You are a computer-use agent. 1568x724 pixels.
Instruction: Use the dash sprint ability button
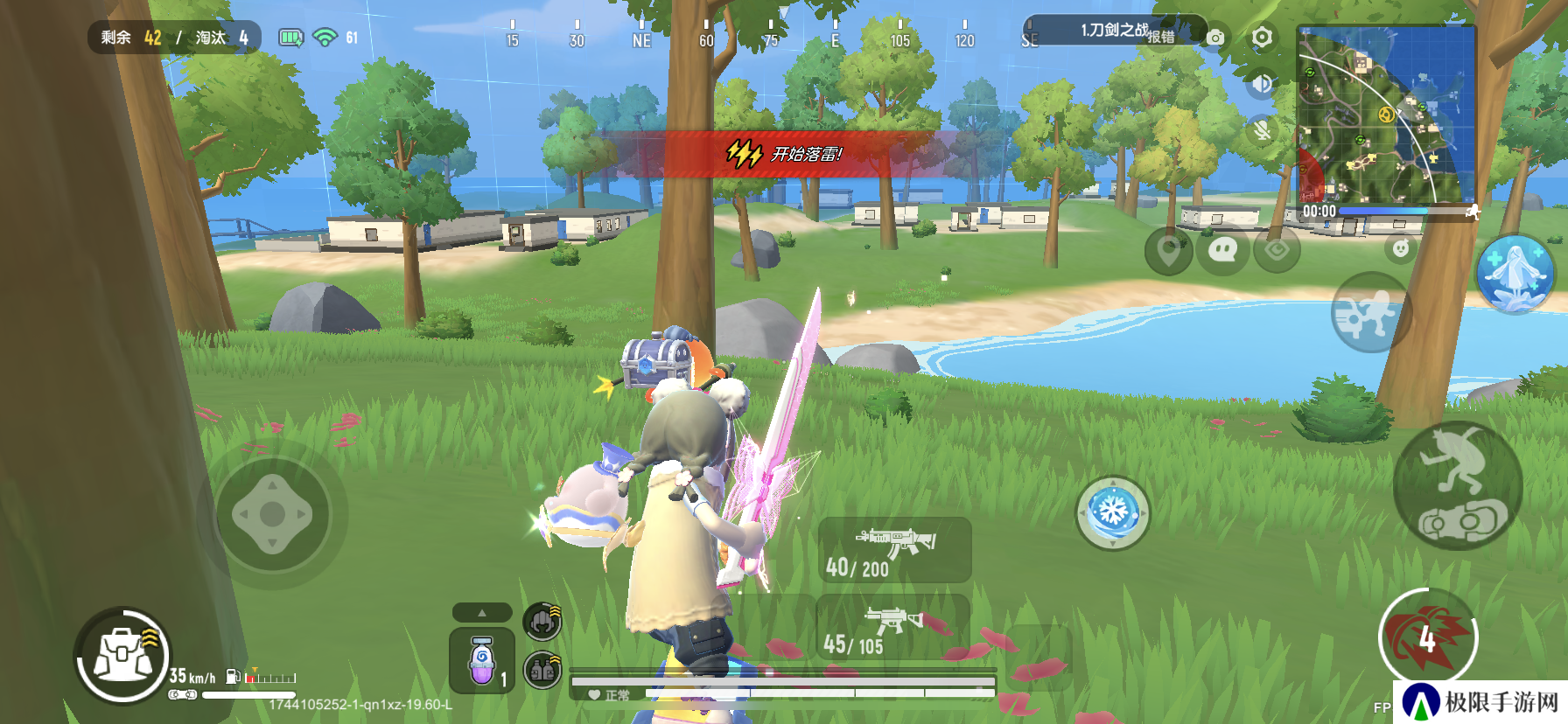(x=1369, y=312)
